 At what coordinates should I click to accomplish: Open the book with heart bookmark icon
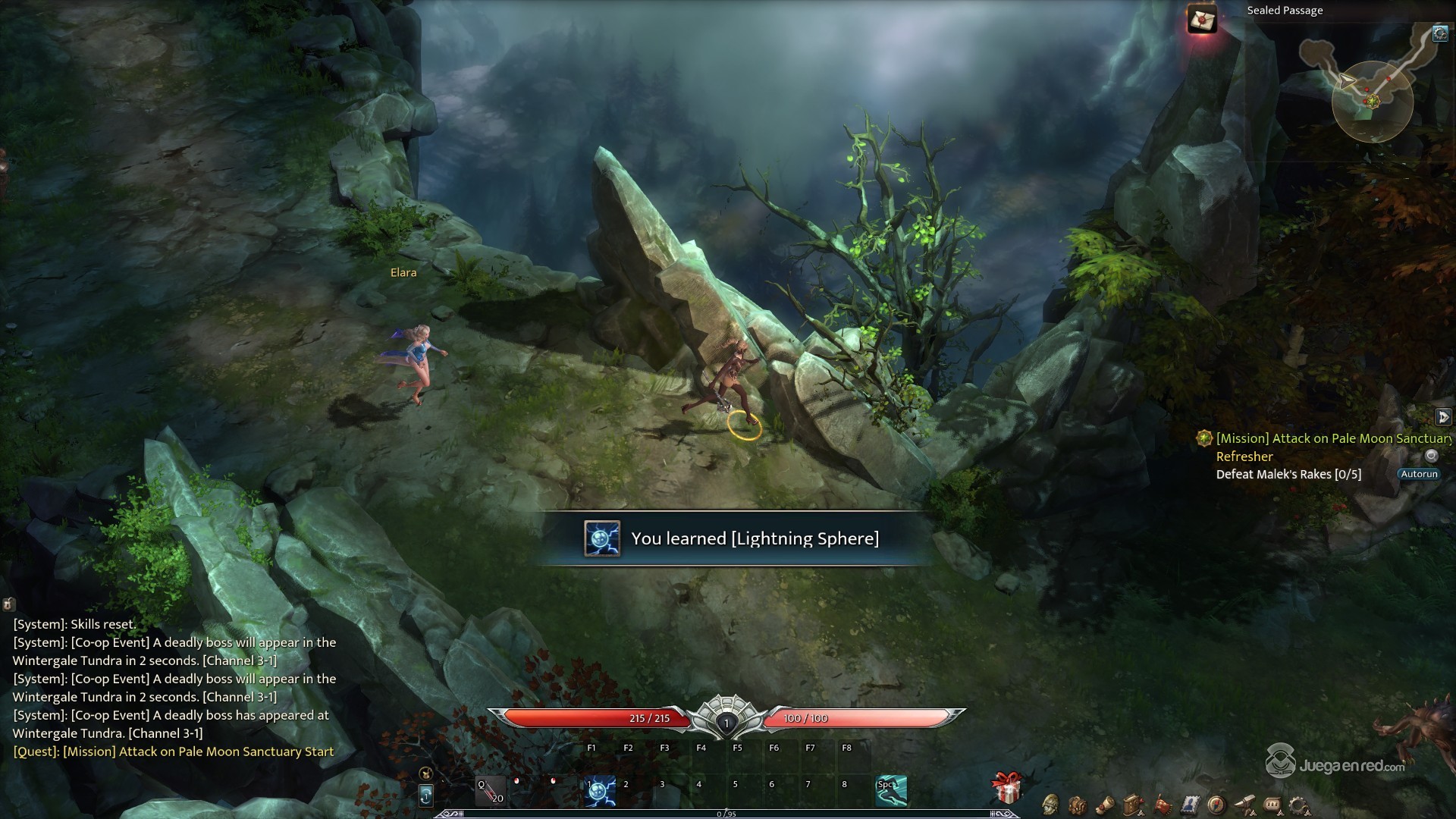[1134, 804]
